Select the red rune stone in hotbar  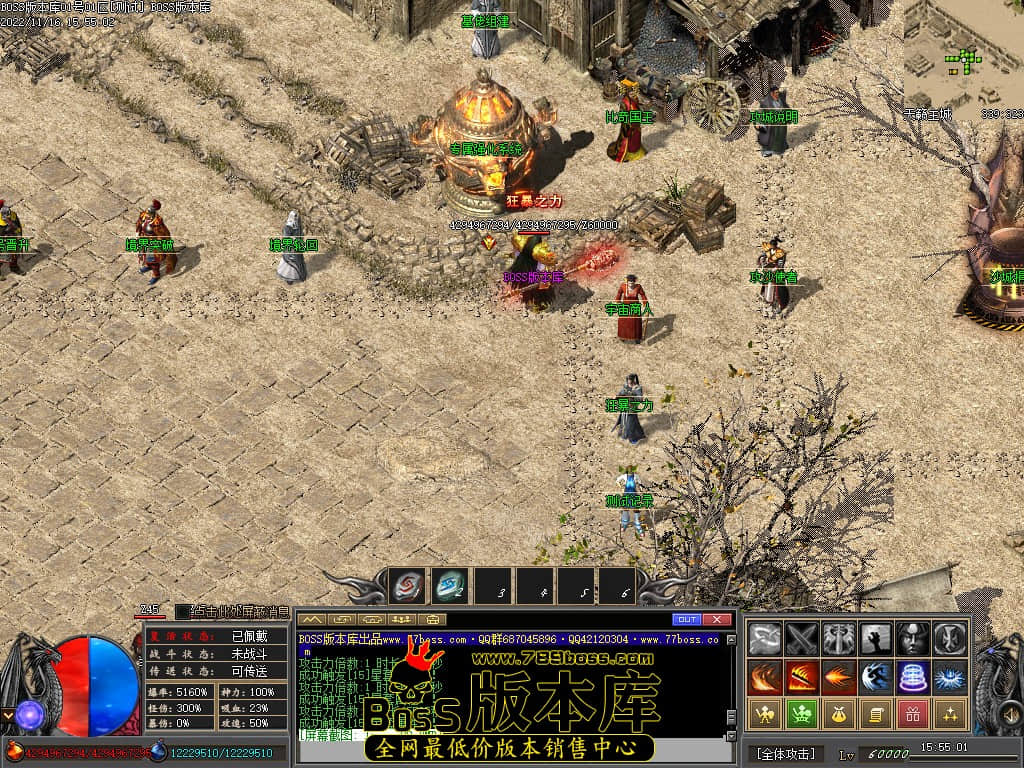(407, 586)
